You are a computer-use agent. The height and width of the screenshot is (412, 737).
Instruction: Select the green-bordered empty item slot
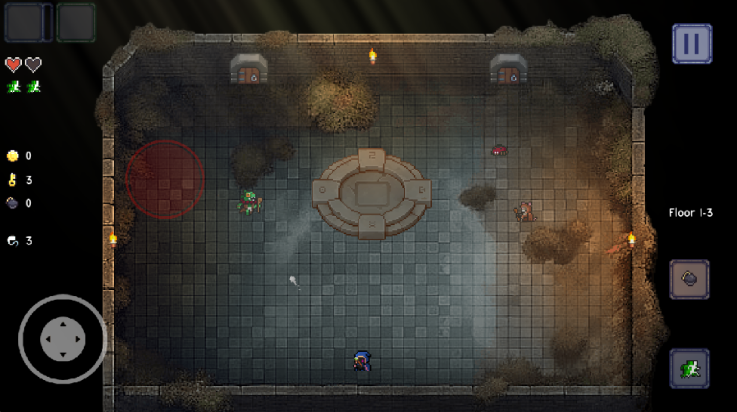click(x=75, y=22)
